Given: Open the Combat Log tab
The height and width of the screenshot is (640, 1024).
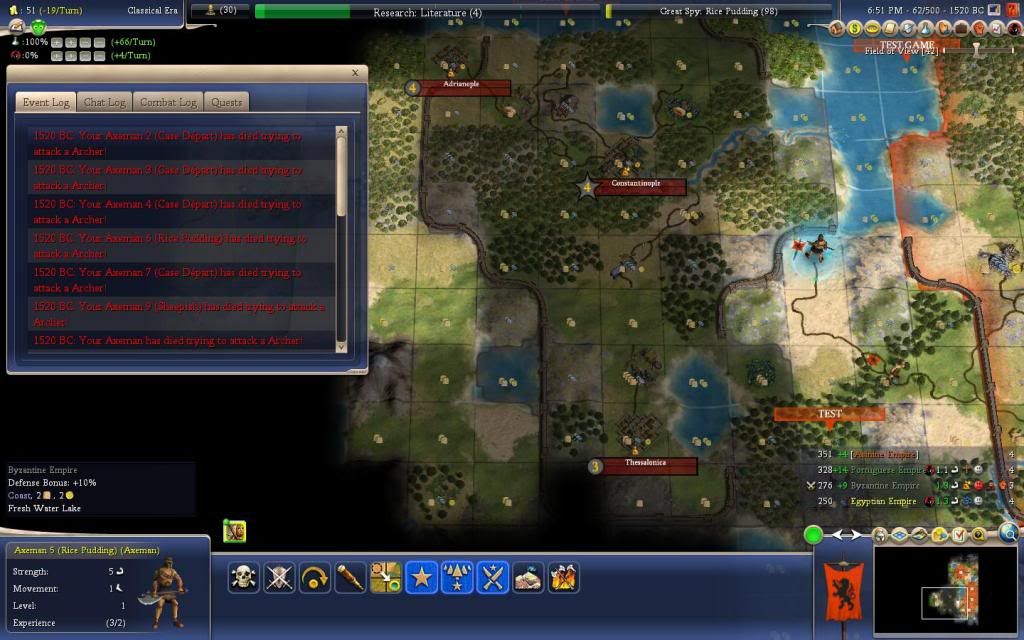Looking at the screenshot, I should [x=168, y=102].
